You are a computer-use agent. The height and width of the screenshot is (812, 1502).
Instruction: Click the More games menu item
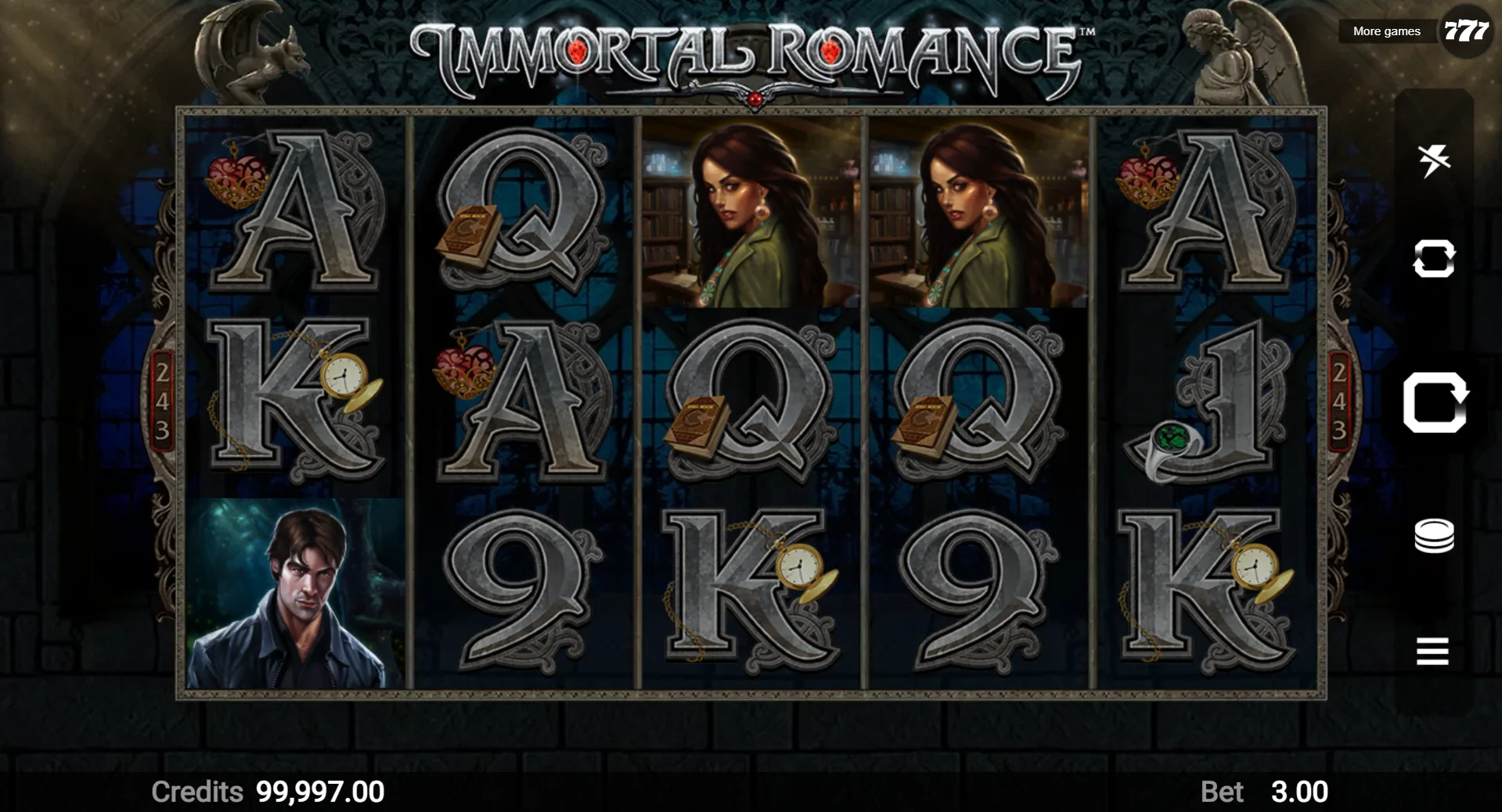tap(1385, 31)
